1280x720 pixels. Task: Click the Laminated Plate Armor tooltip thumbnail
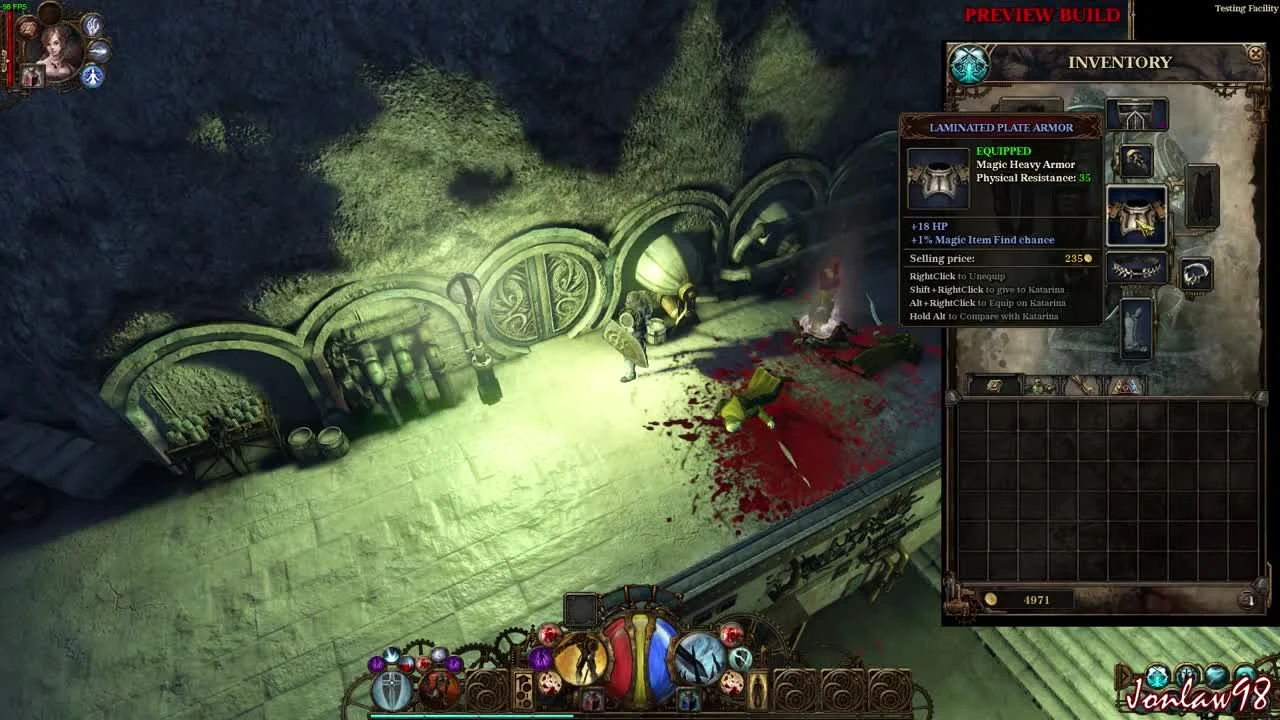pyautogui.click(x=938, y=177)
